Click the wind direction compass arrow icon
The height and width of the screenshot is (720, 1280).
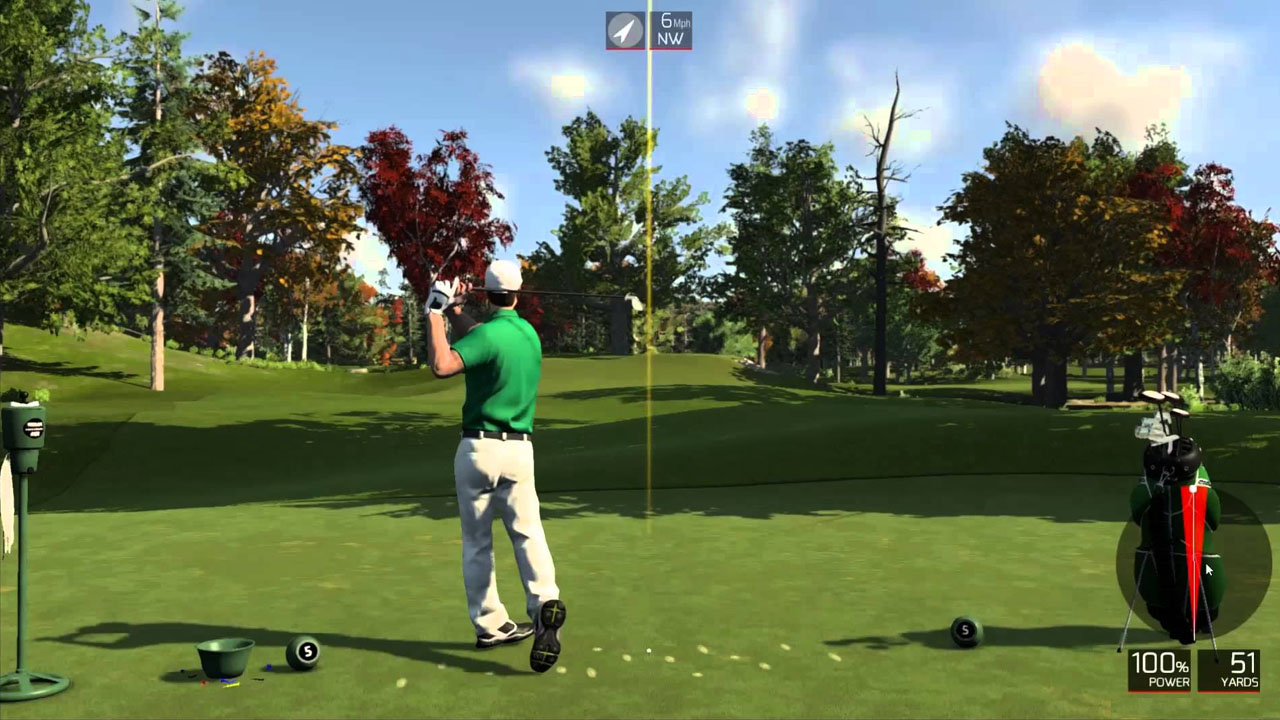[x=626, y=30]
